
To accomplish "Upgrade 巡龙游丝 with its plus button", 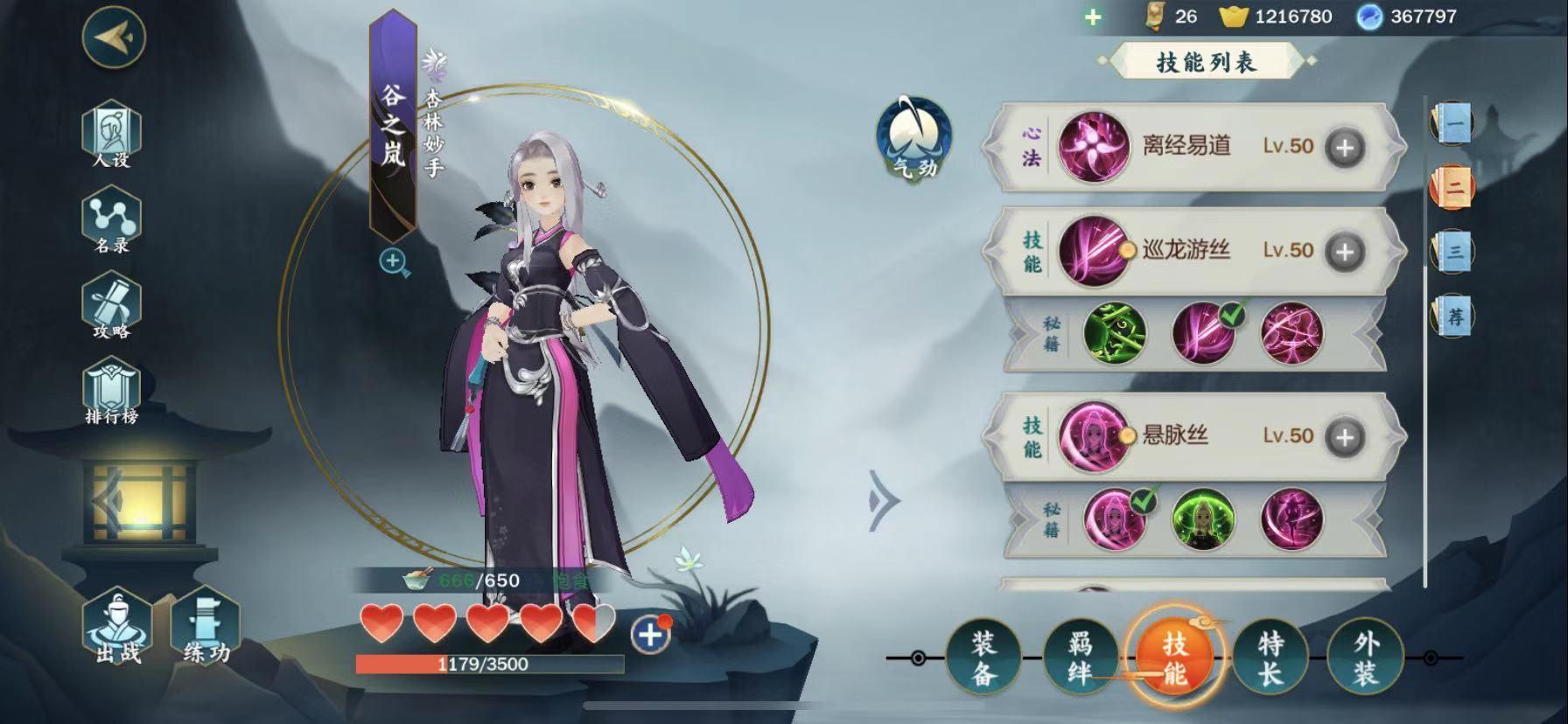I will [x=1345, y=252].
